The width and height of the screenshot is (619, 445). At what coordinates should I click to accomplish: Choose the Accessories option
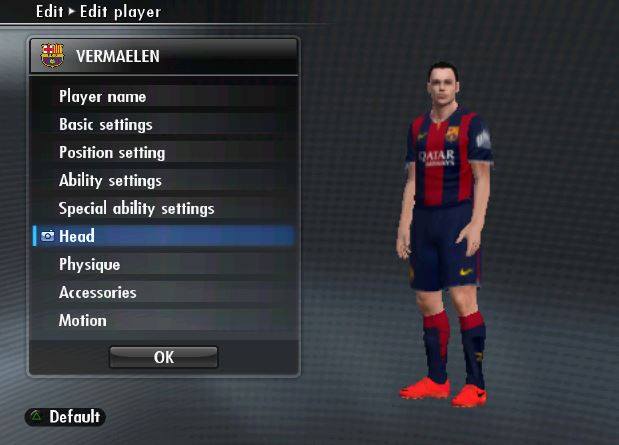point(98,293)
